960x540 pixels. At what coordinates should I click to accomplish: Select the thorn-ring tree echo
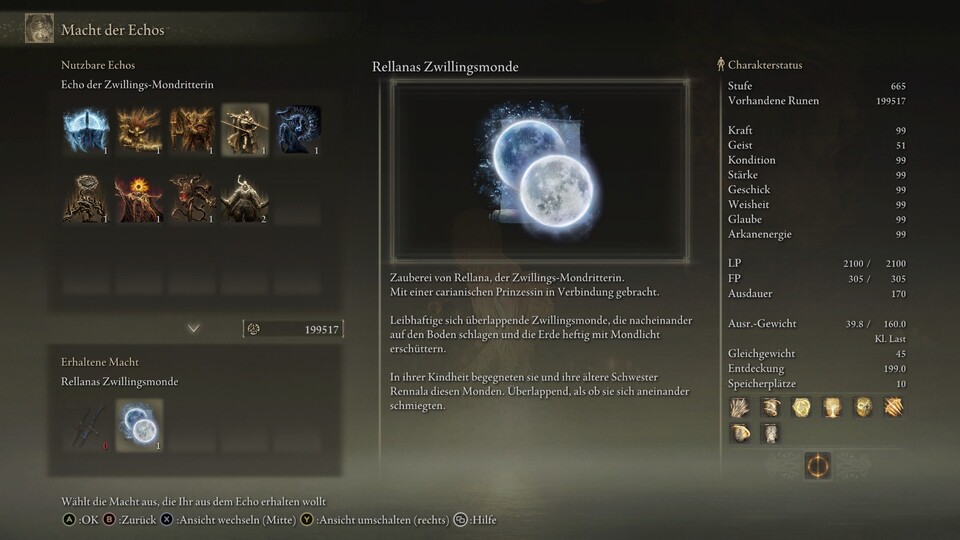click(x=87, y=198)
